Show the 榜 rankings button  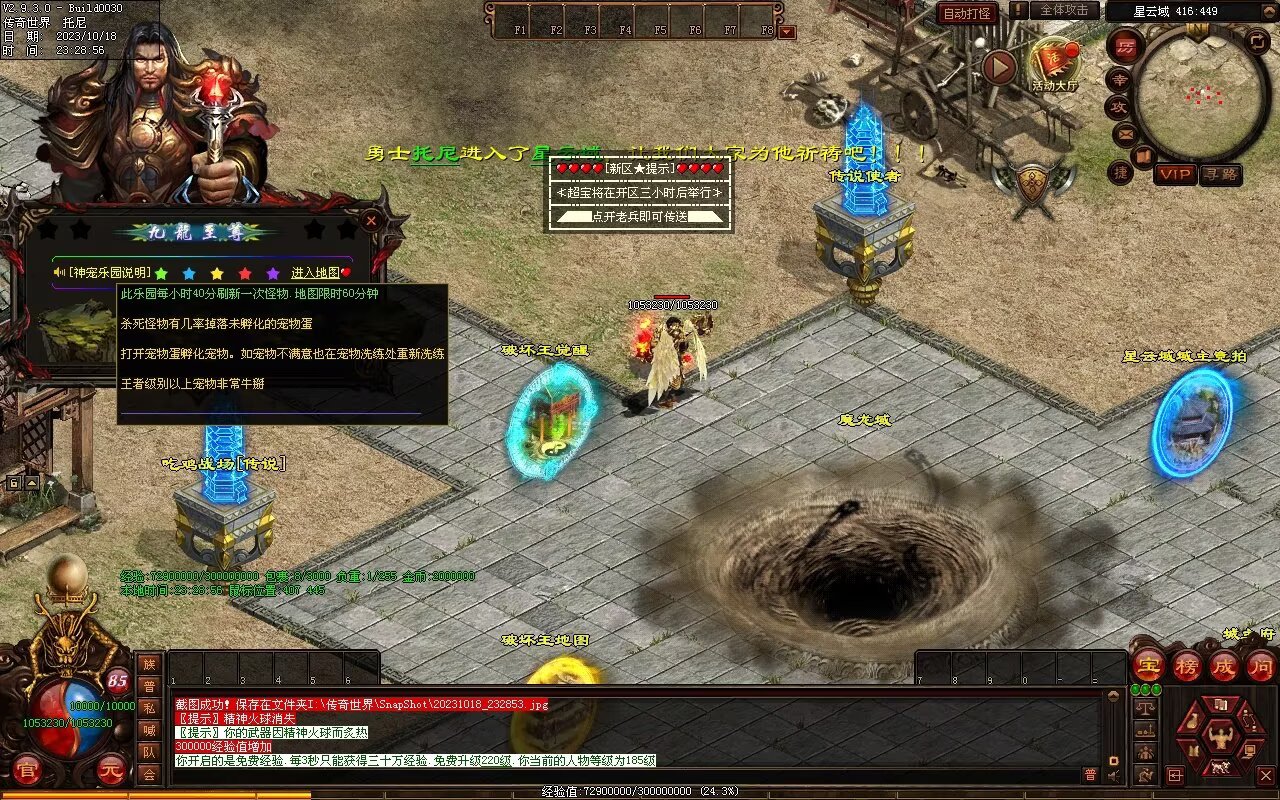coord(1186,665)
